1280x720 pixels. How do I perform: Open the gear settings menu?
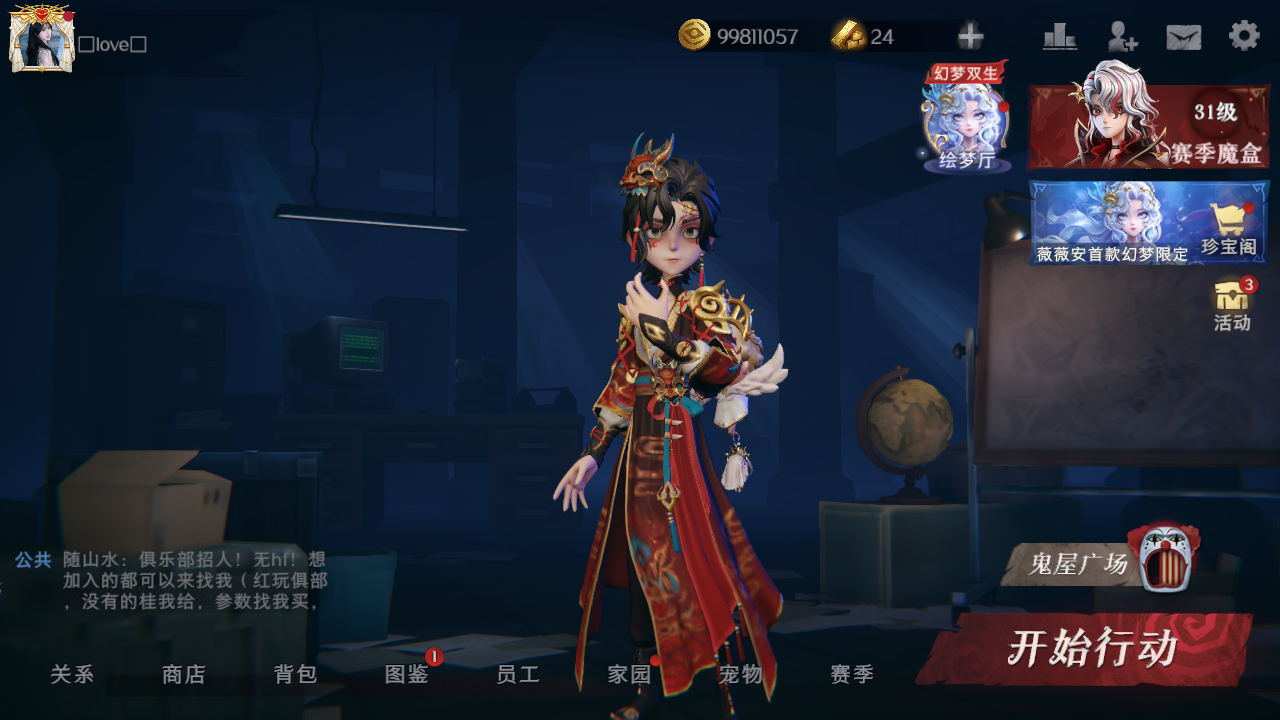point(1244,36)
